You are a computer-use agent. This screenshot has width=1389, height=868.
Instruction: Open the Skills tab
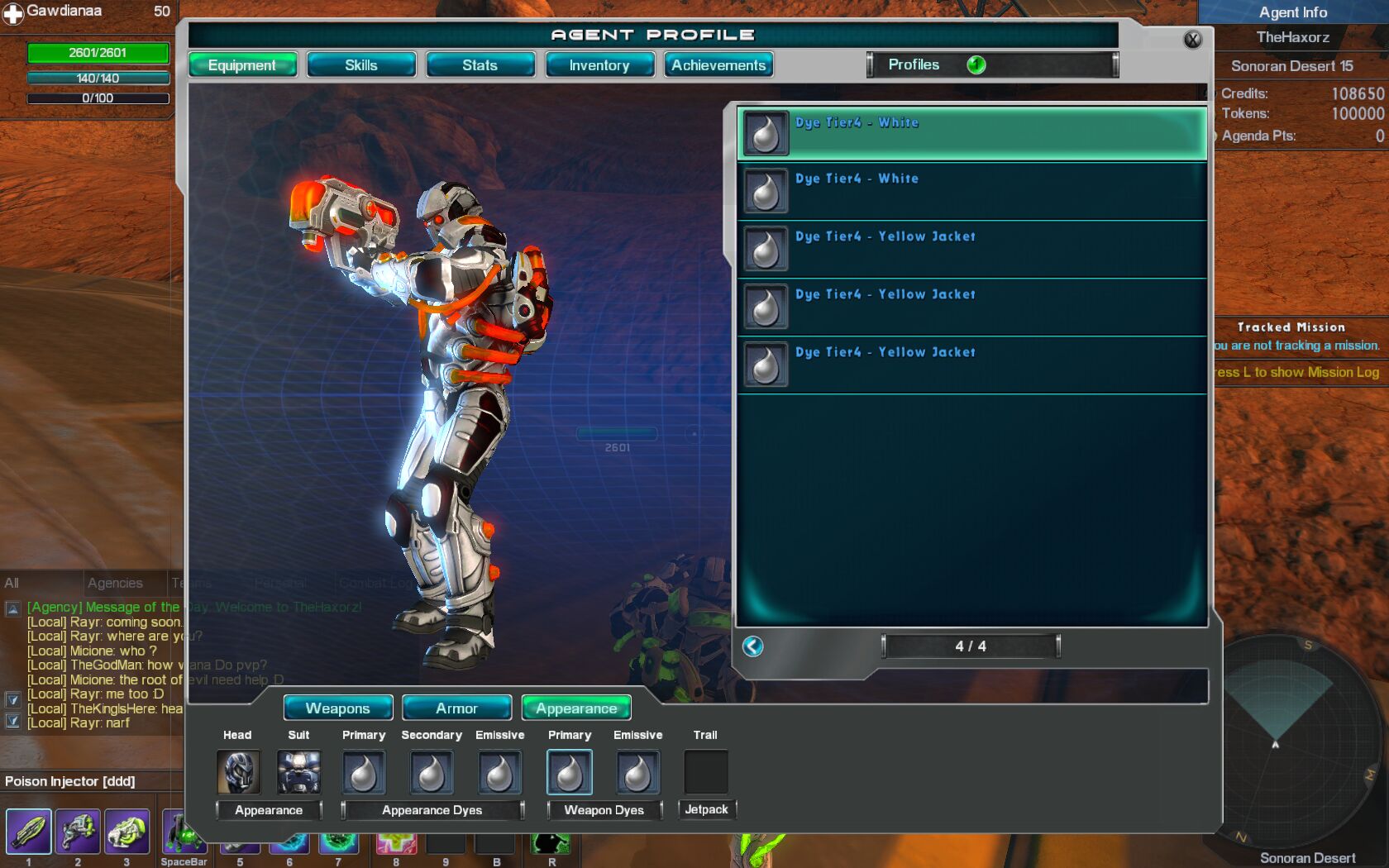pyautogui.click(x=361, y=65)
